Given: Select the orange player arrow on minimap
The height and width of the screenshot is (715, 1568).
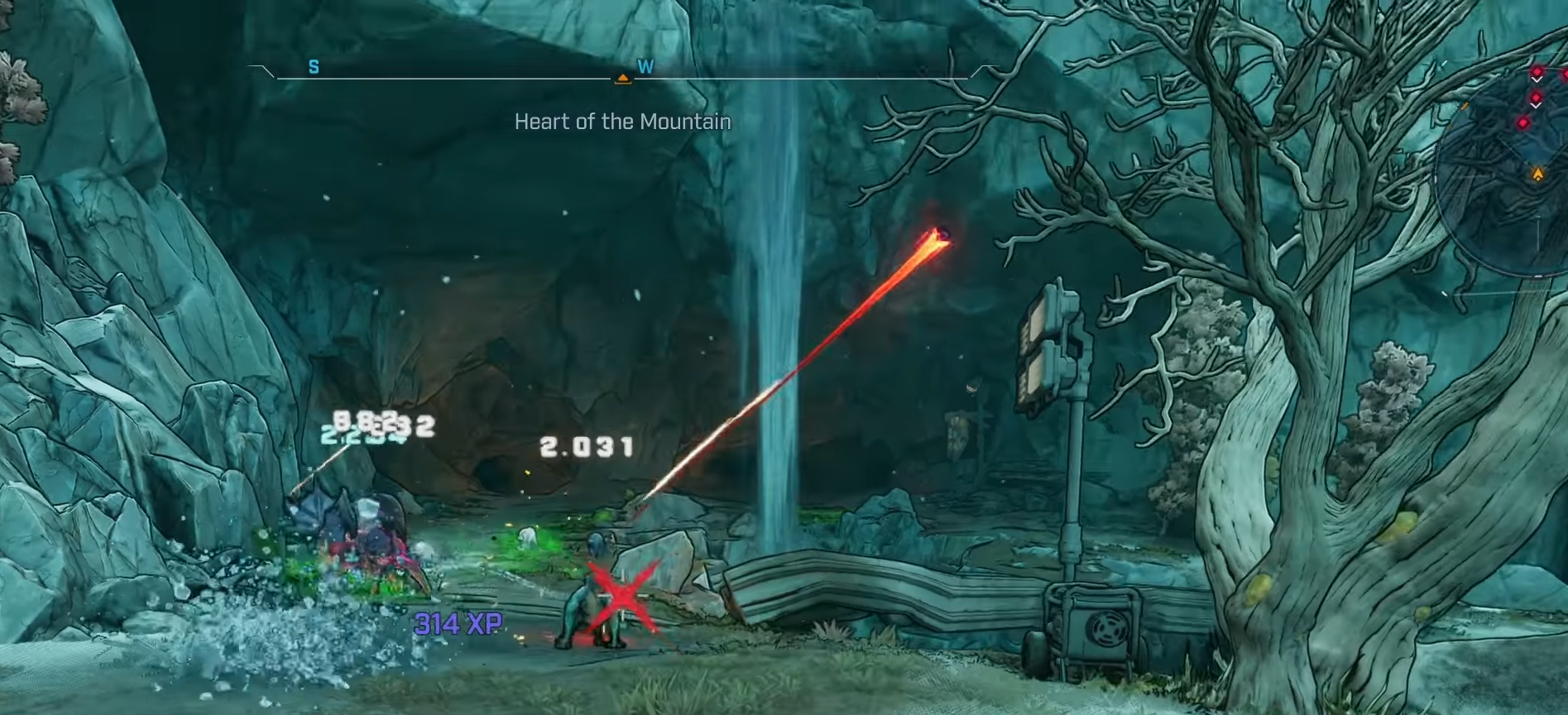Looking at the screenshot, I should coord(1537,175).
